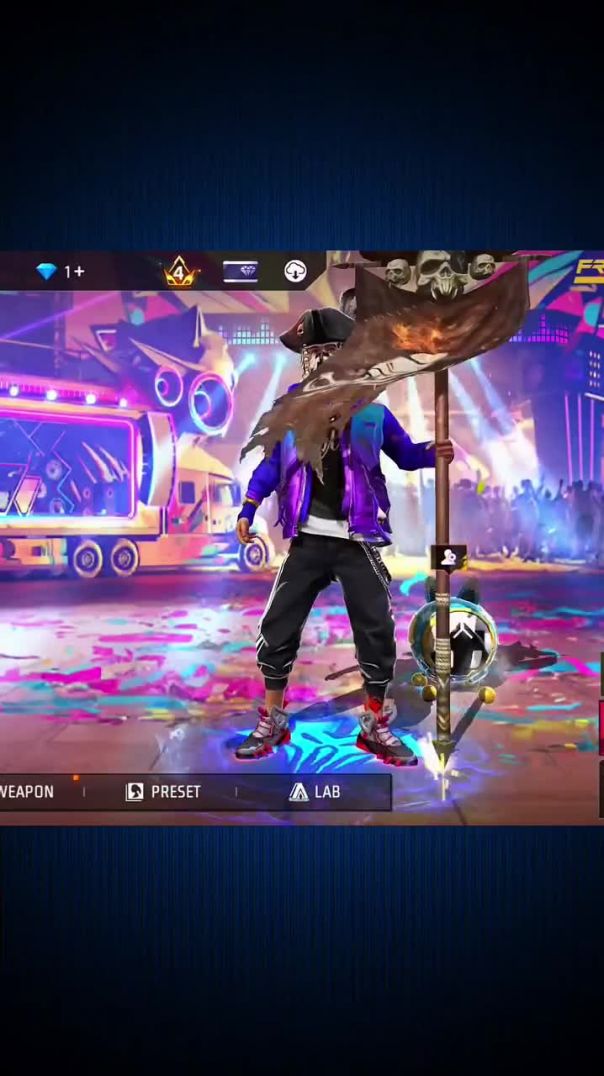Screen dimensions: 604x1076
Task: Open the Weapon tab
Action: tap(27, 792)
